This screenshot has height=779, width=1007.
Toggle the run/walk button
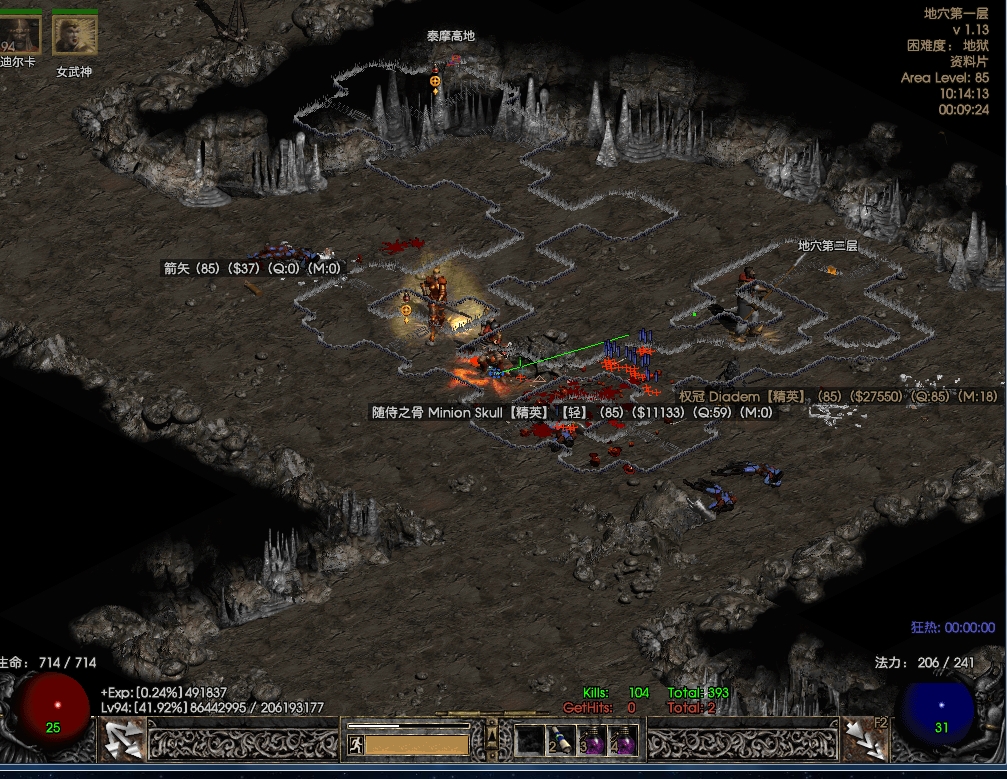[355, 744]
